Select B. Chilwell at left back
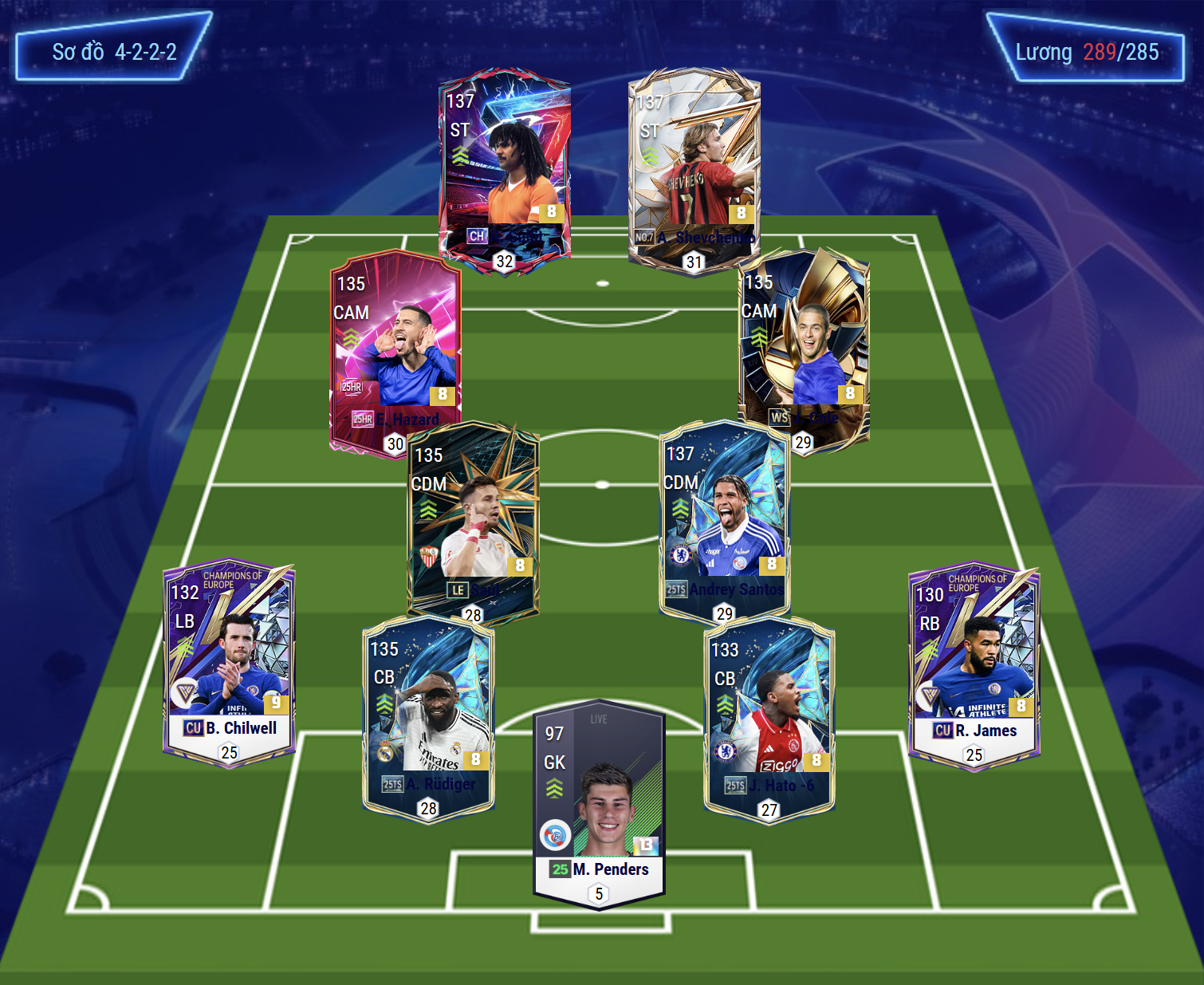The image size is (1204, 985). pos(230,662)
